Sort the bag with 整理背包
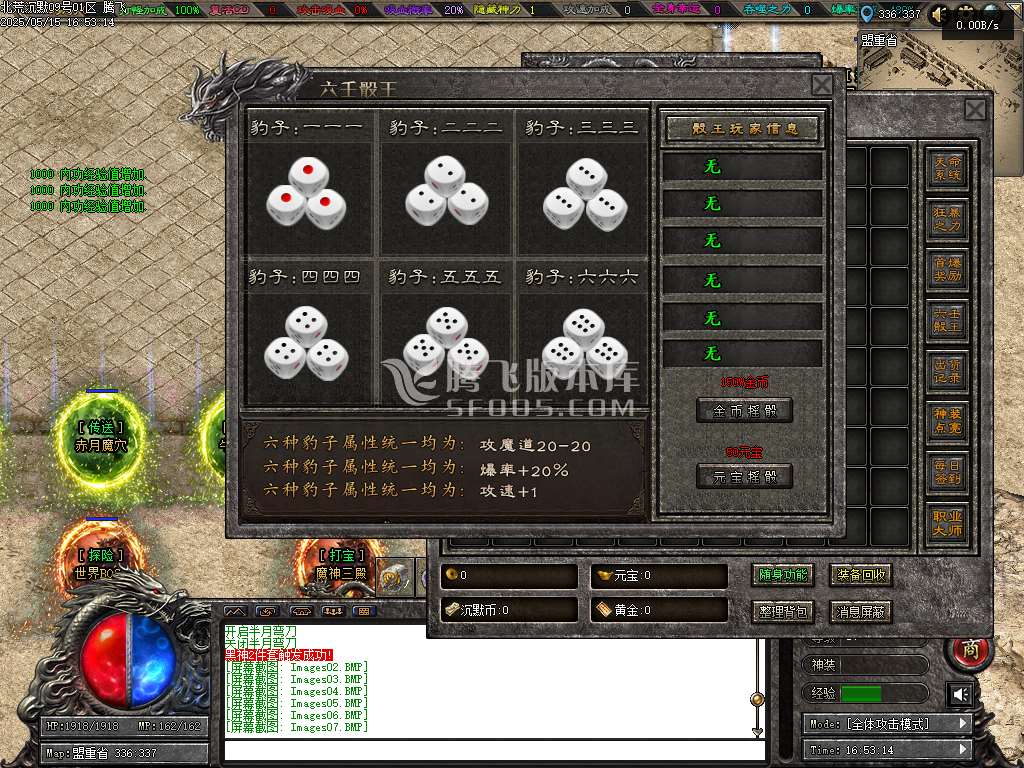 [782, 612]
